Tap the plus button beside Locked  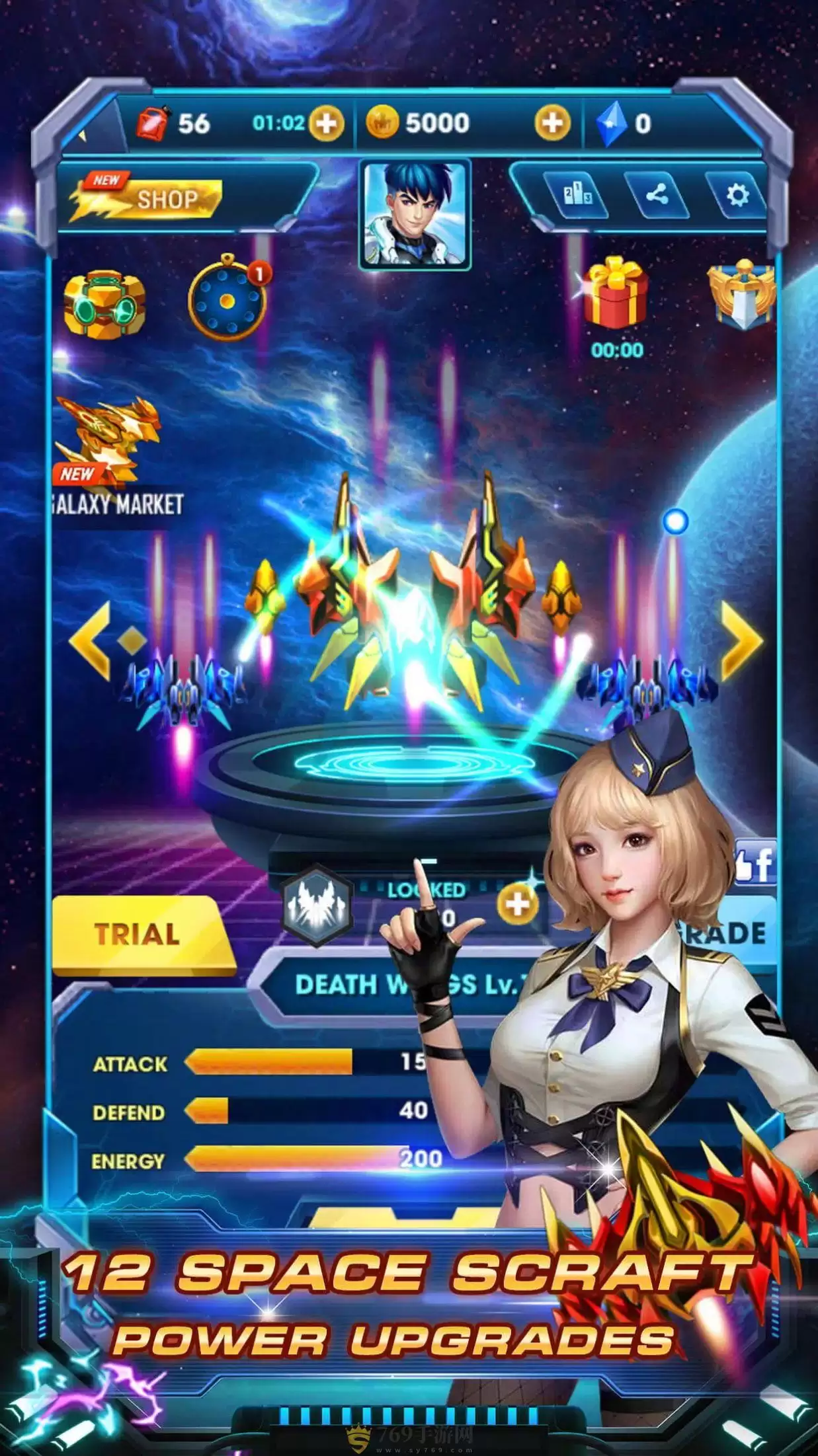pyautogui.click(x=517, y=903)
